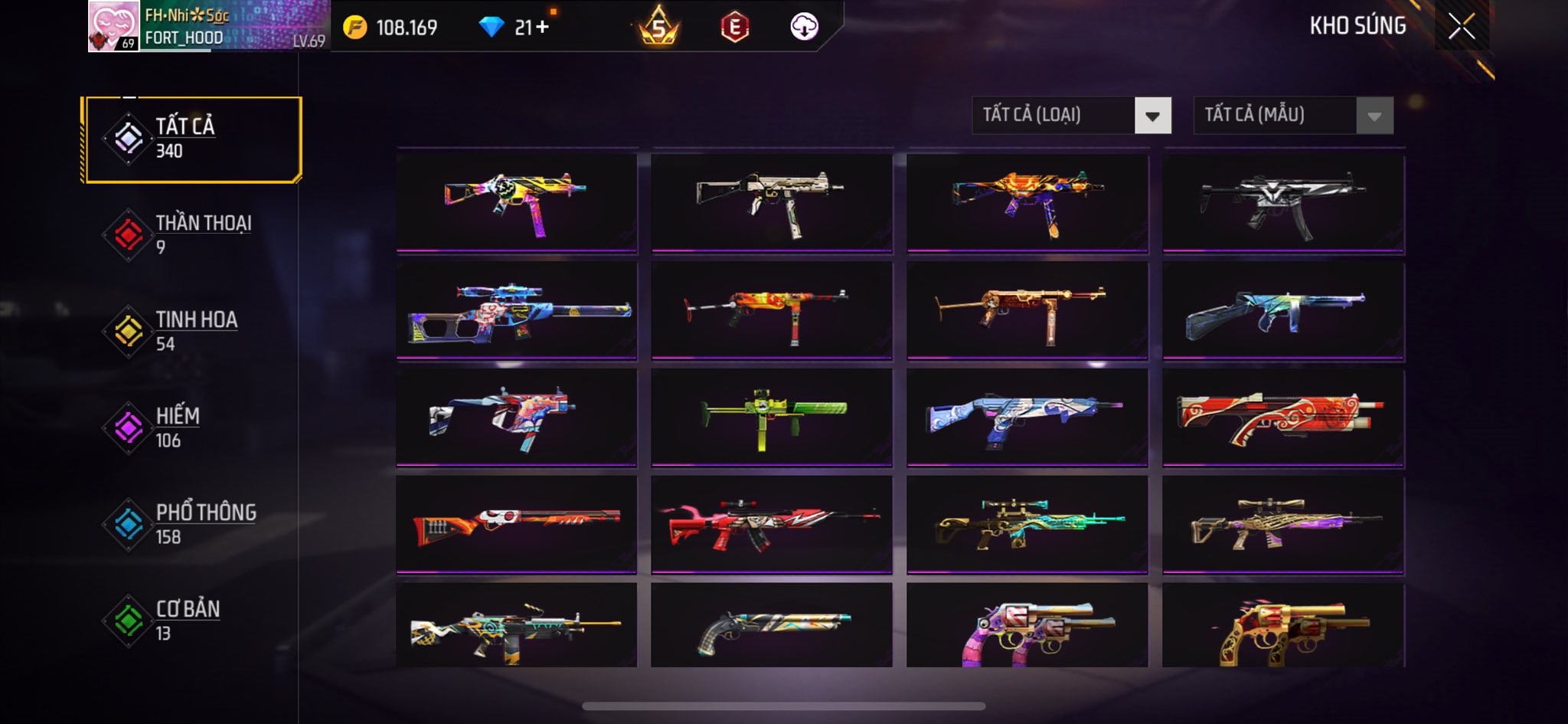Click the cloud download icon
This screenshot has width=1568, height=724.
point(804,28)
